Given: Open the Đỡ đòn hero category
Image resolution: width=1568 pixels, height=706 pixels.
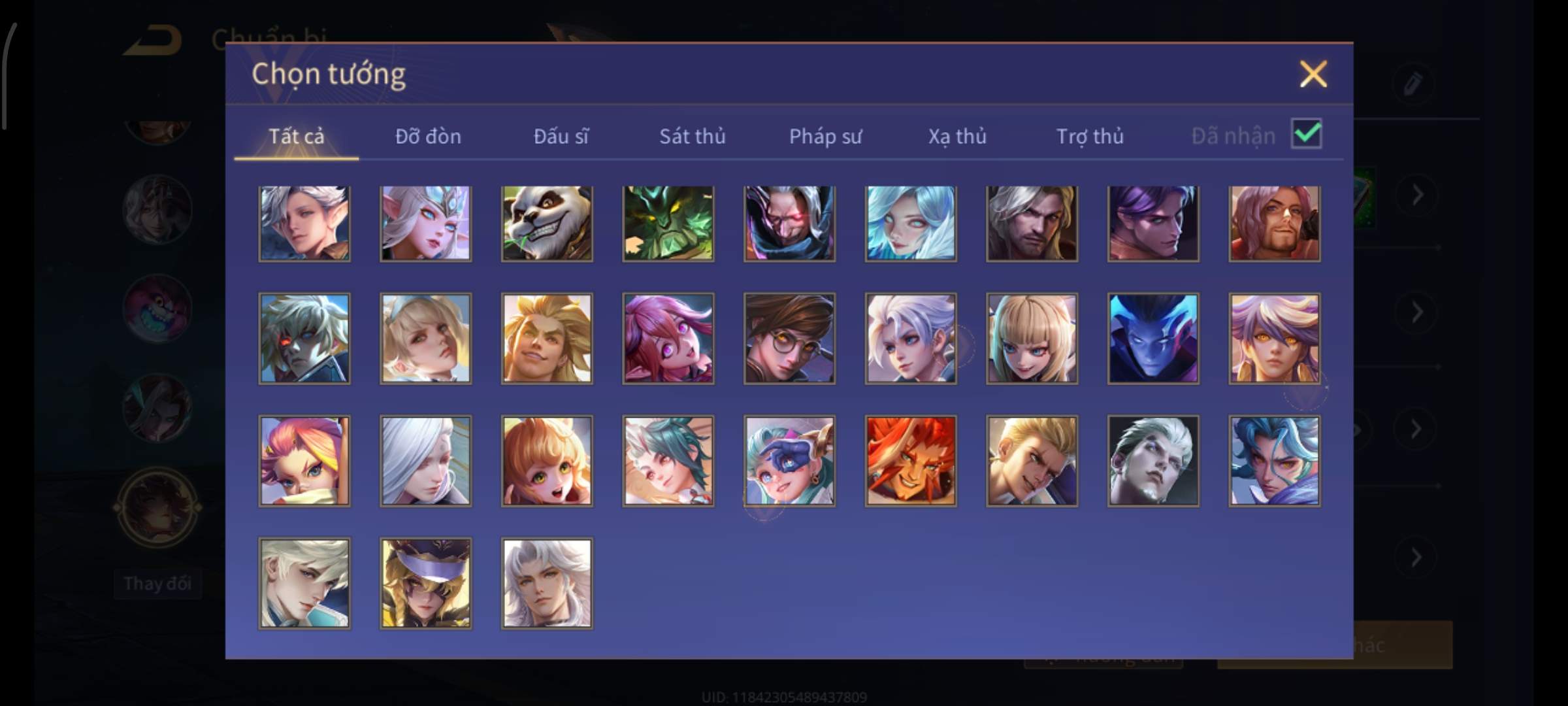Looking at the screenshot, I should (x=428, y=136).
